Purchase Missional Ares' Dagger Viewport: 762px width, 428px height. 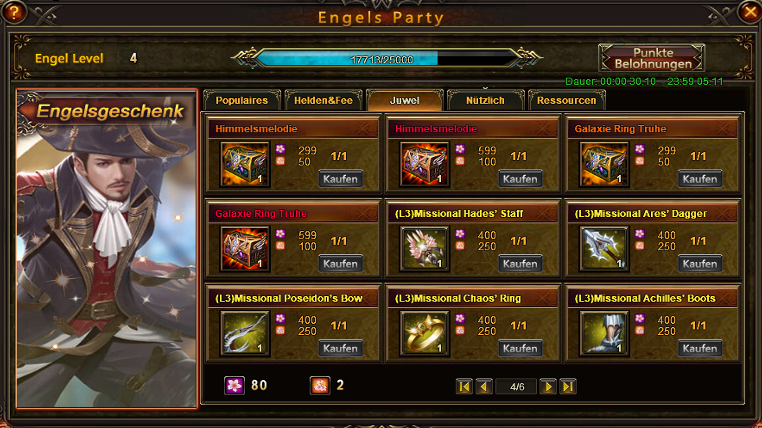(x=700, y=264)
